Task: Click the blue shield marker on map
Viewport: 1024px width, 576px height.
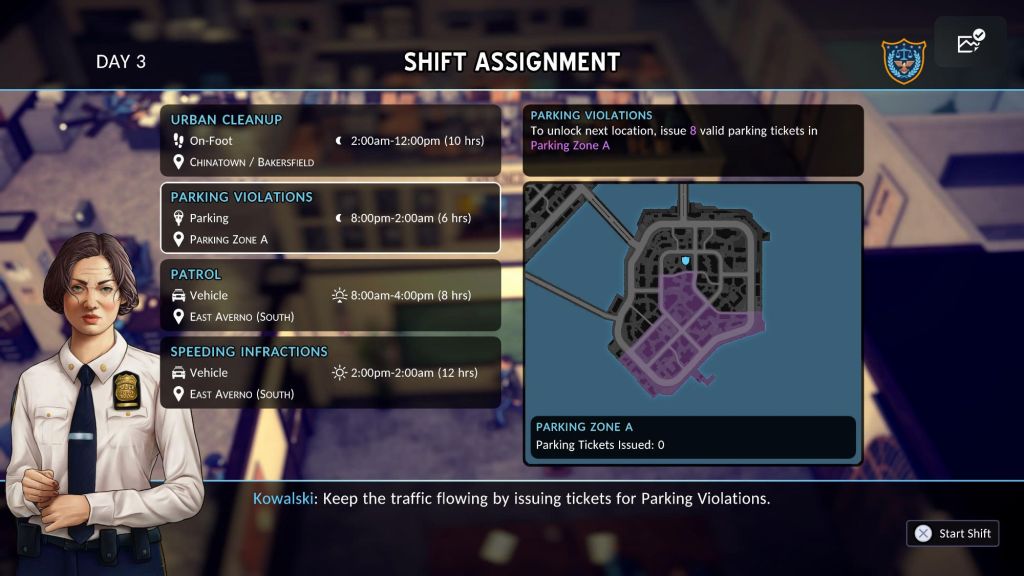Action: tap(685, 262)
